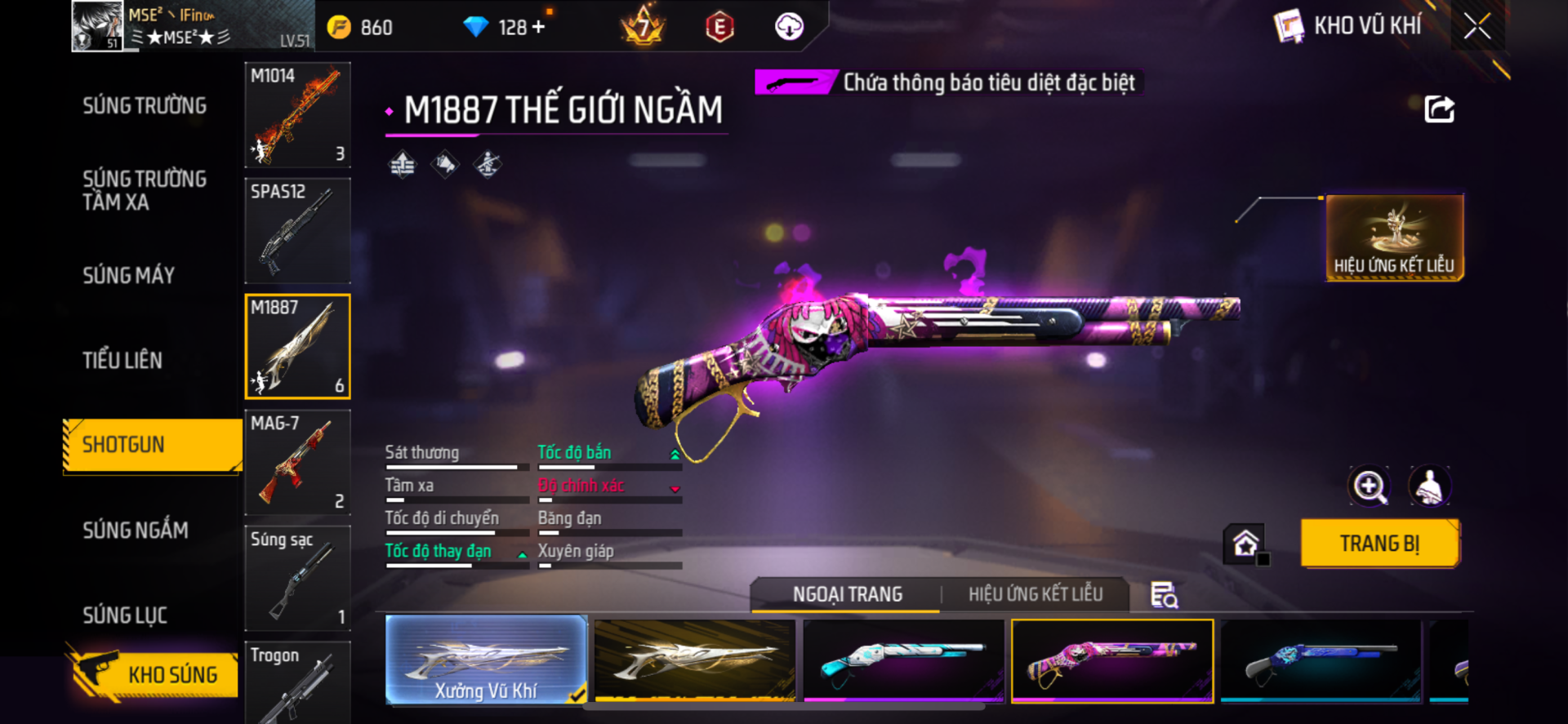Share the weapon skin via share icon
The image size is (1568, 724).
click(1439, 109)
